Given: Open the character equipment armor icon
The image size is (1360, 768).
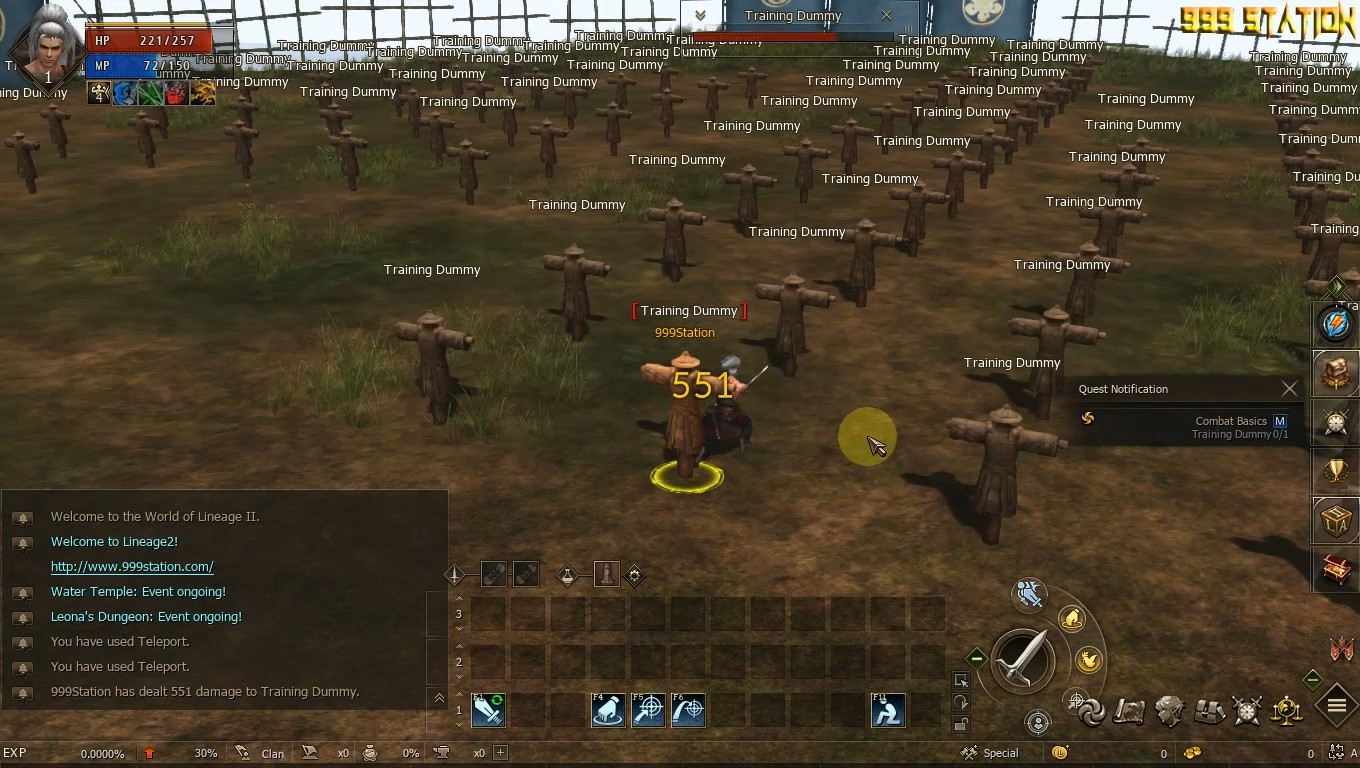Looking at the screenshot, I should coord(1168,710).
